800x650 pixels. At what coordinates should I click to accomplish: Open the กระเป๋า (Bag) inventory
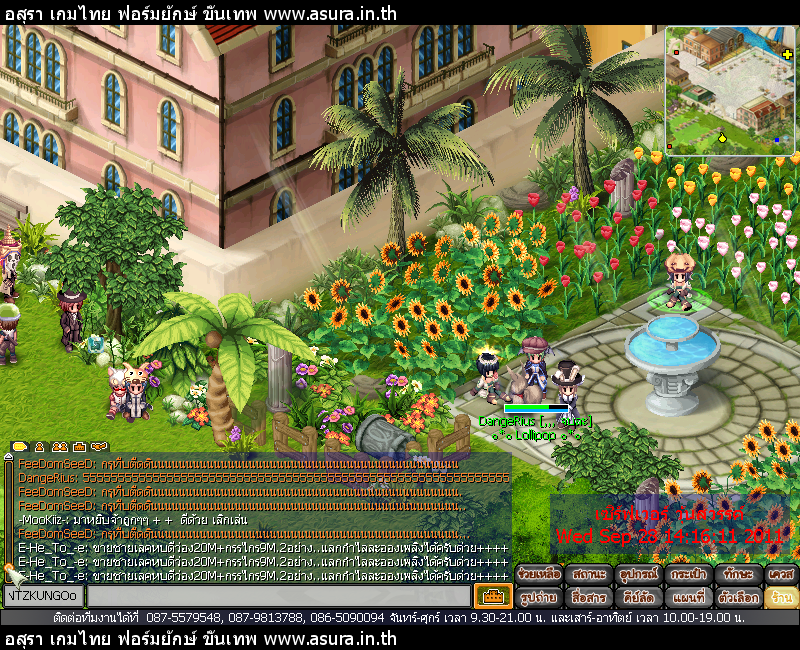coord(690,575)
